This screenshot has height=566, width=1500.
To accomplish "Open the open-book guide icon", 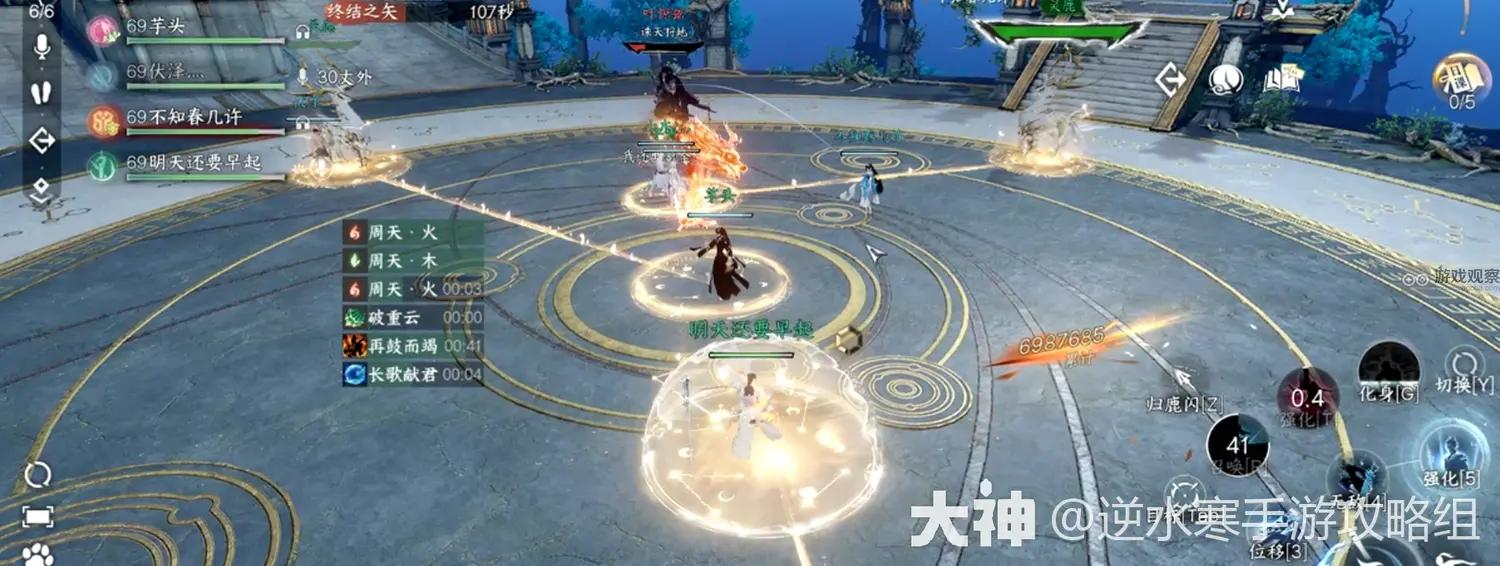I will [x=1279, y=80].
